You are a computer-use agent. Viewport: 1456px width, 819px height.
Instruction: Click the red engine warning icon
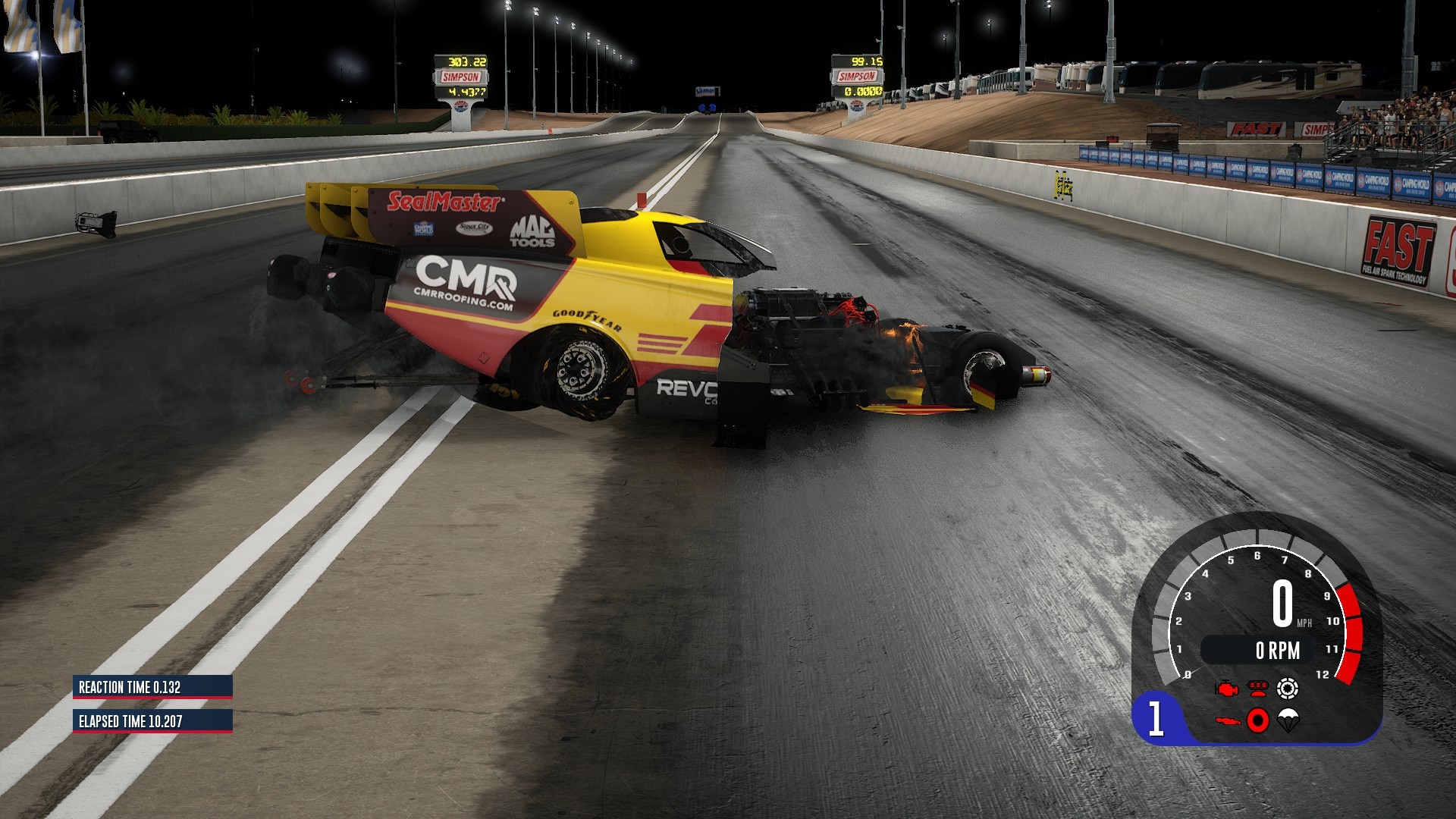coord(1226,689)
